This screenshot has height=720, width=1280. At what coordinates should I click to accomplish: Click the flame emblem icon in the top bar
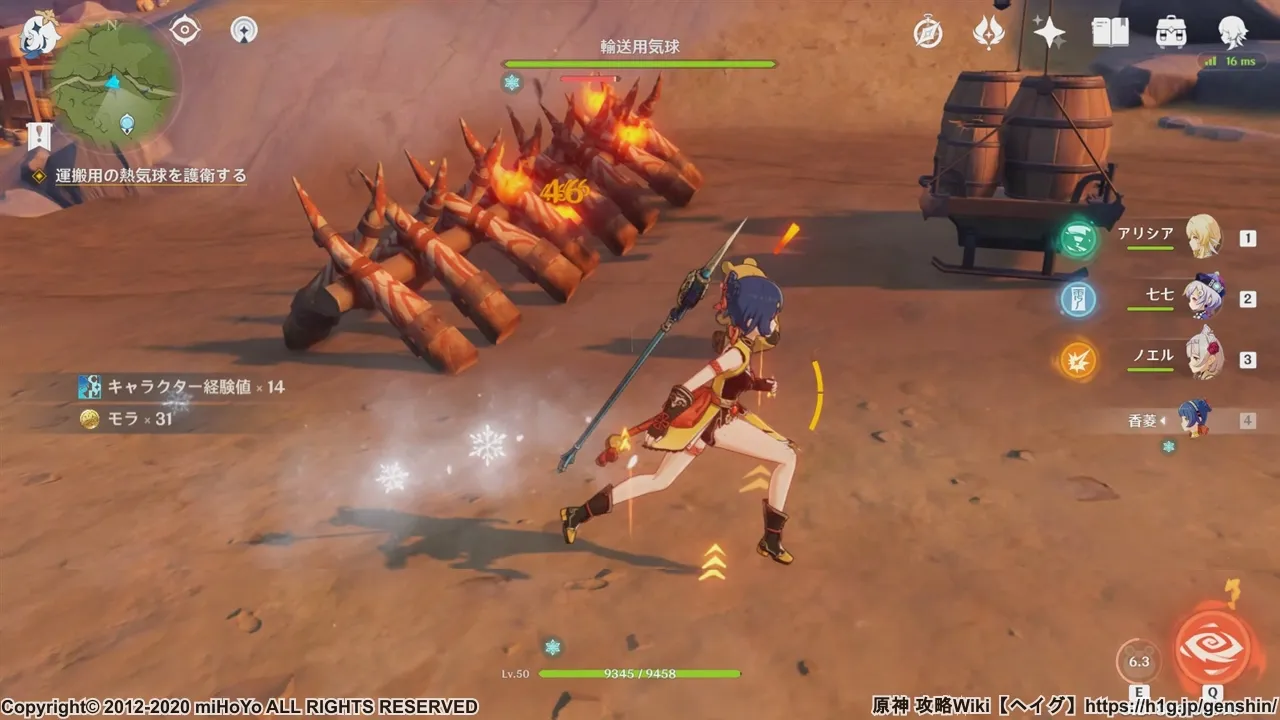(988, 33)
